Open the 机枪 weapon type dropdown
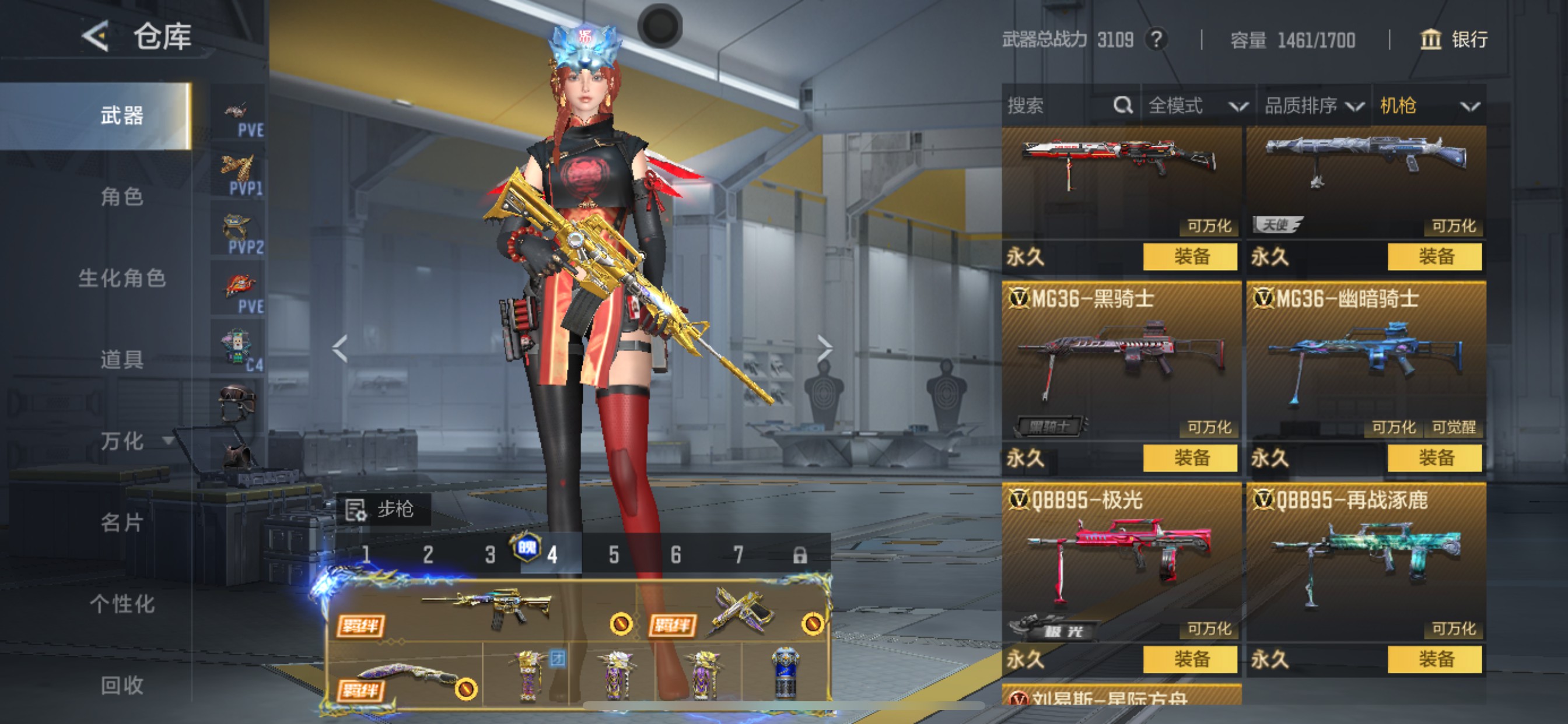This screenshot has width=1568, height=724. tap(1428, 106)
